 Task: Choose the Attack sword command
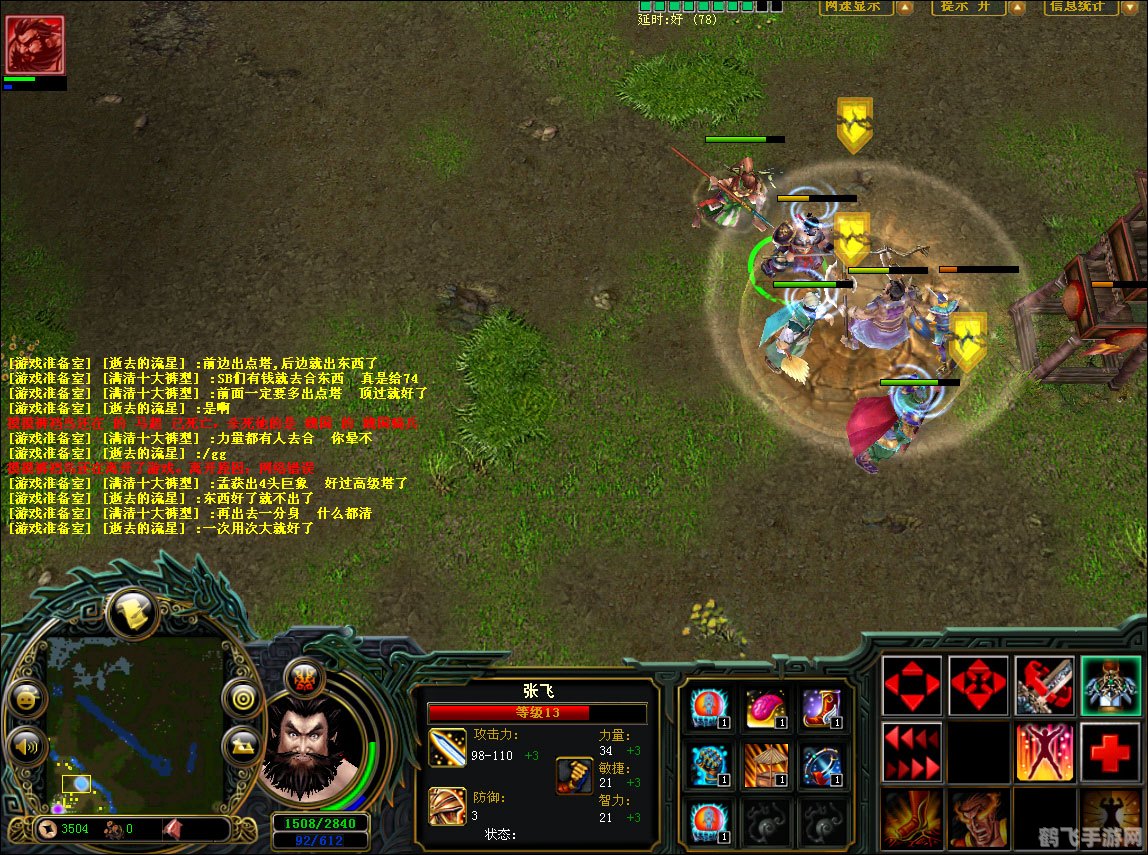point(1044,686)
